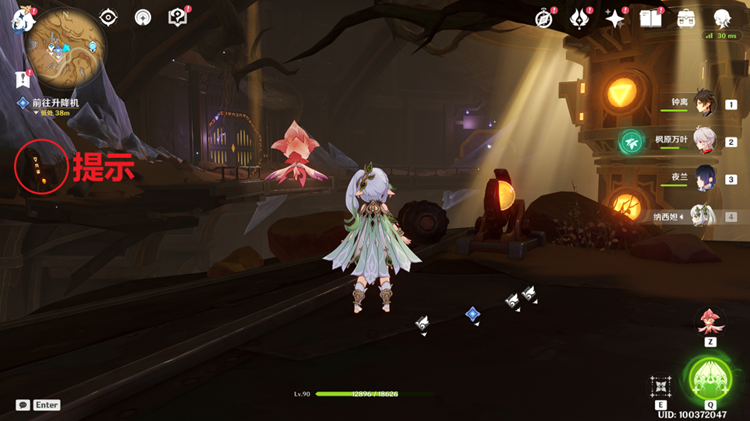Open the chat box speech bubble
The image size is (750, 421).
point(23,405)
